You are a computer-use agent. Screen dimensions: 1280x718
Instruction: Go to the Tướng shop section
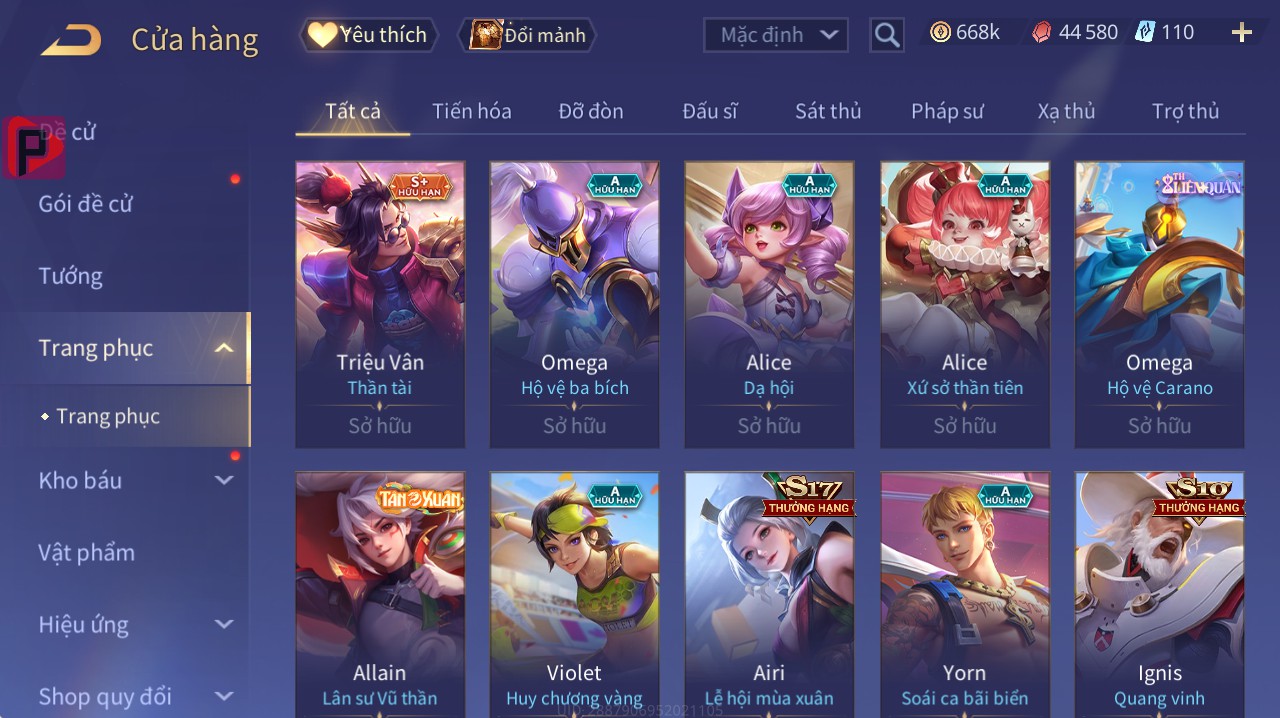[x=71, y=276]
